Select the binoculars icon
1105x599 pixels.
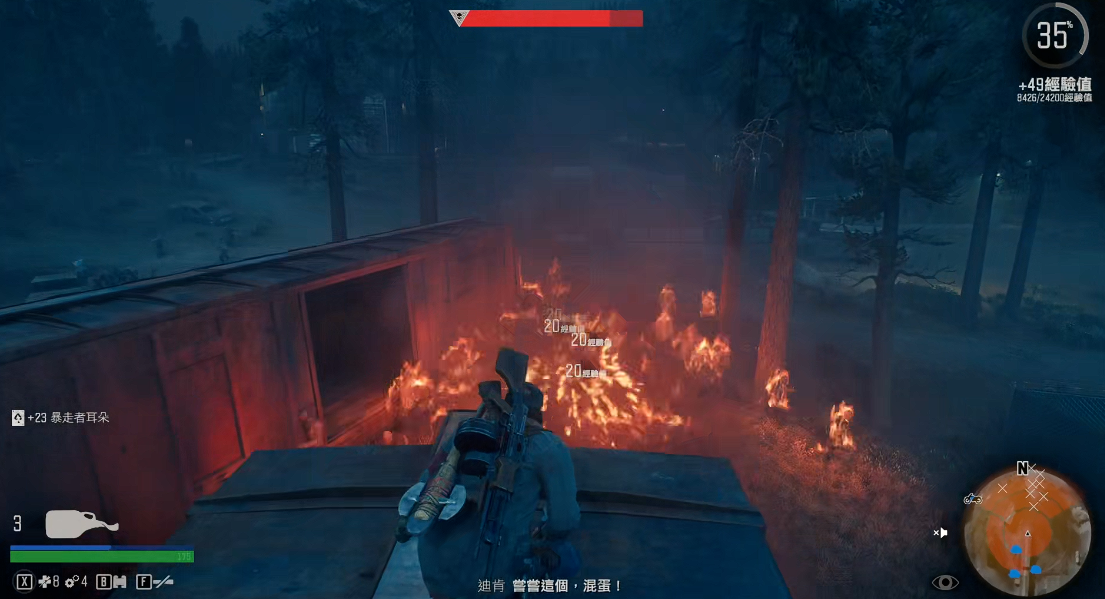coord(119,581)
